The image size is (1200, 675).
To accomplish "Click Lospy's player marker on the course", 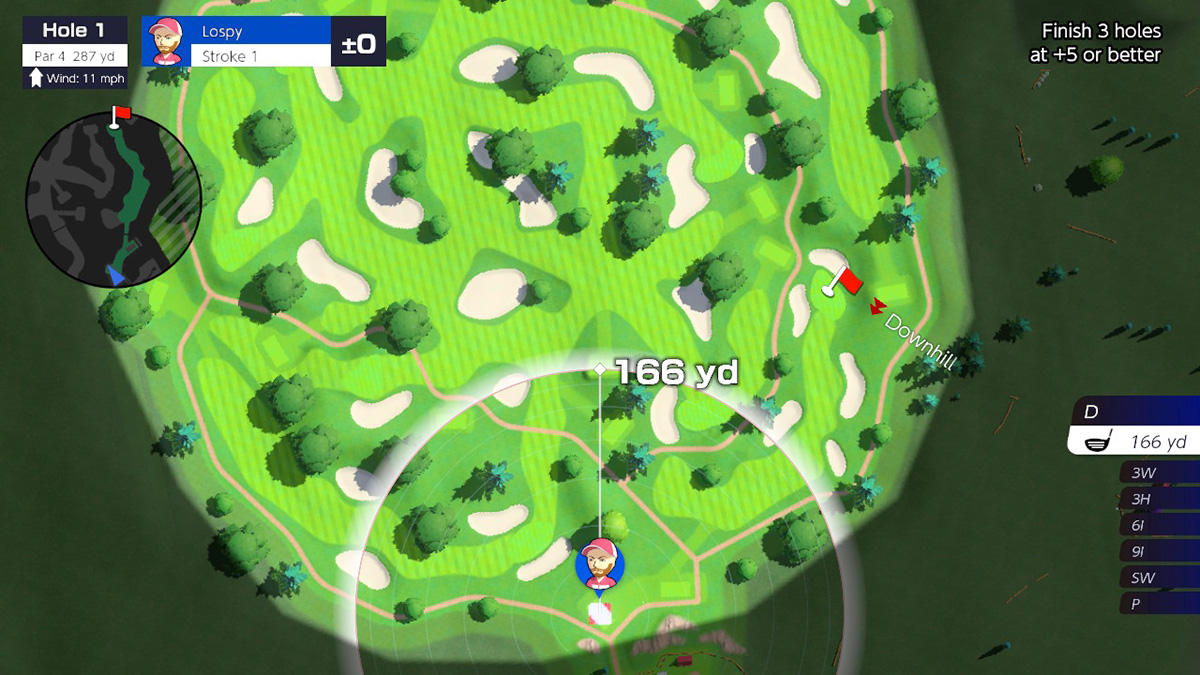I will [x=600, y=565].
